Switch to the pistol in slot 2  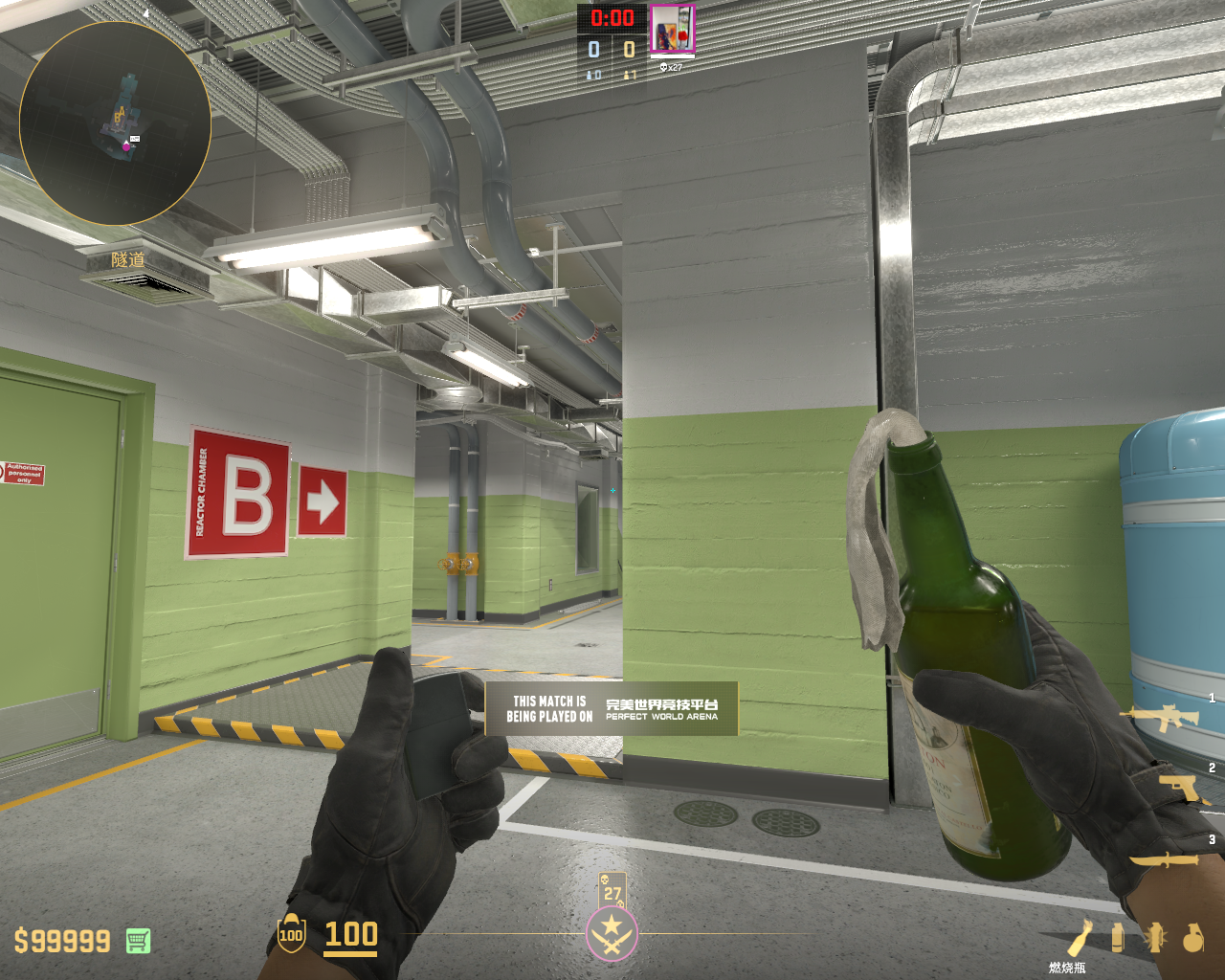click(1183, 789)
